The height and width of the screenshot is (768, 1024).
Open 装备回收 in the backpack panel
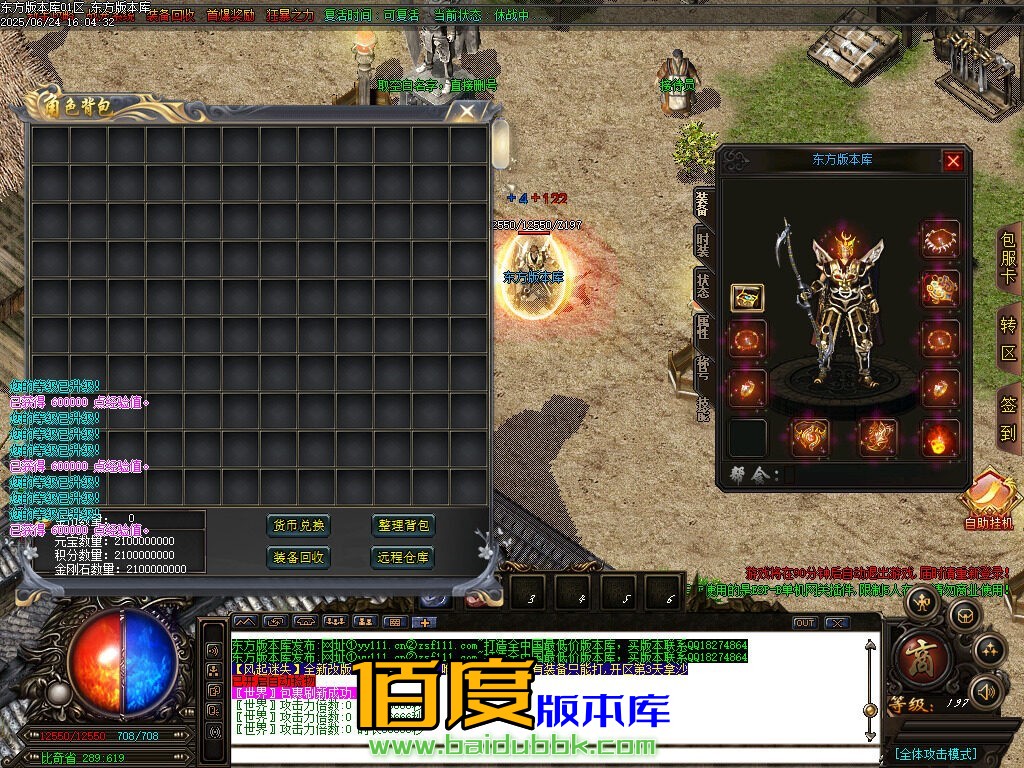pyautogui.click(x=298, y=557)
